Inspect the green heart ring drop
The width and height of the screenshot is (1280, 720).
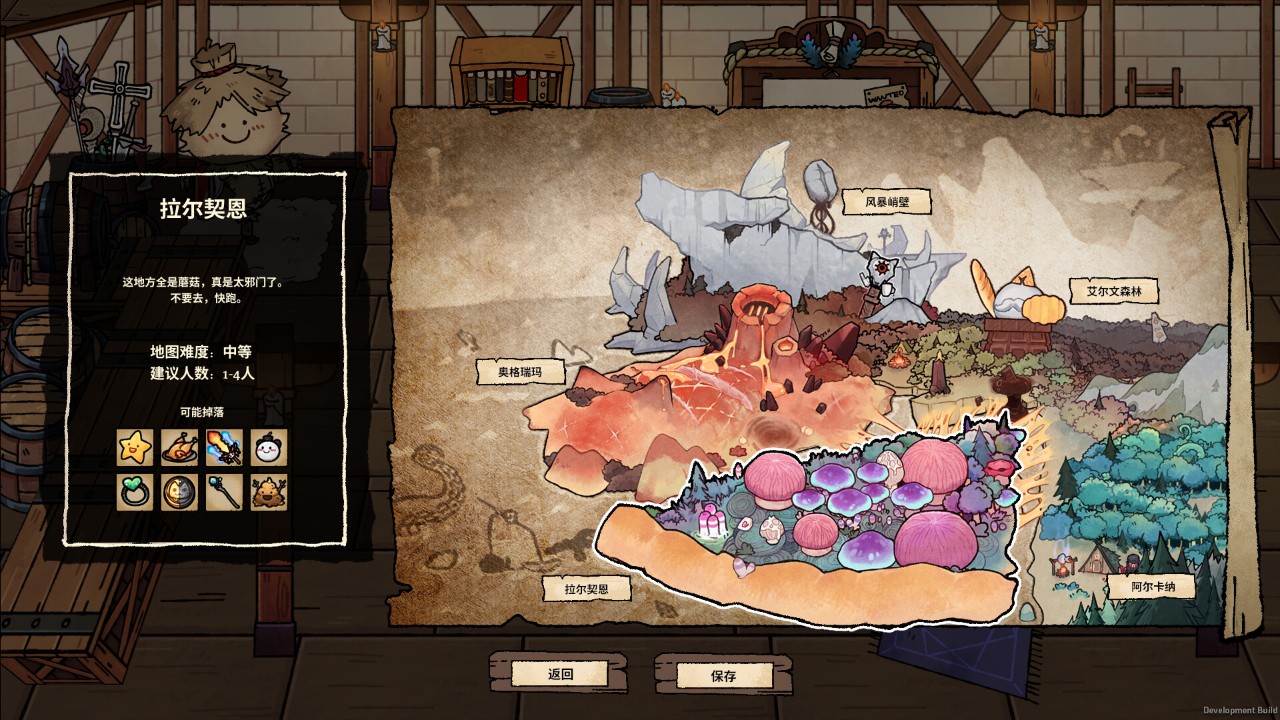[135, 492]
